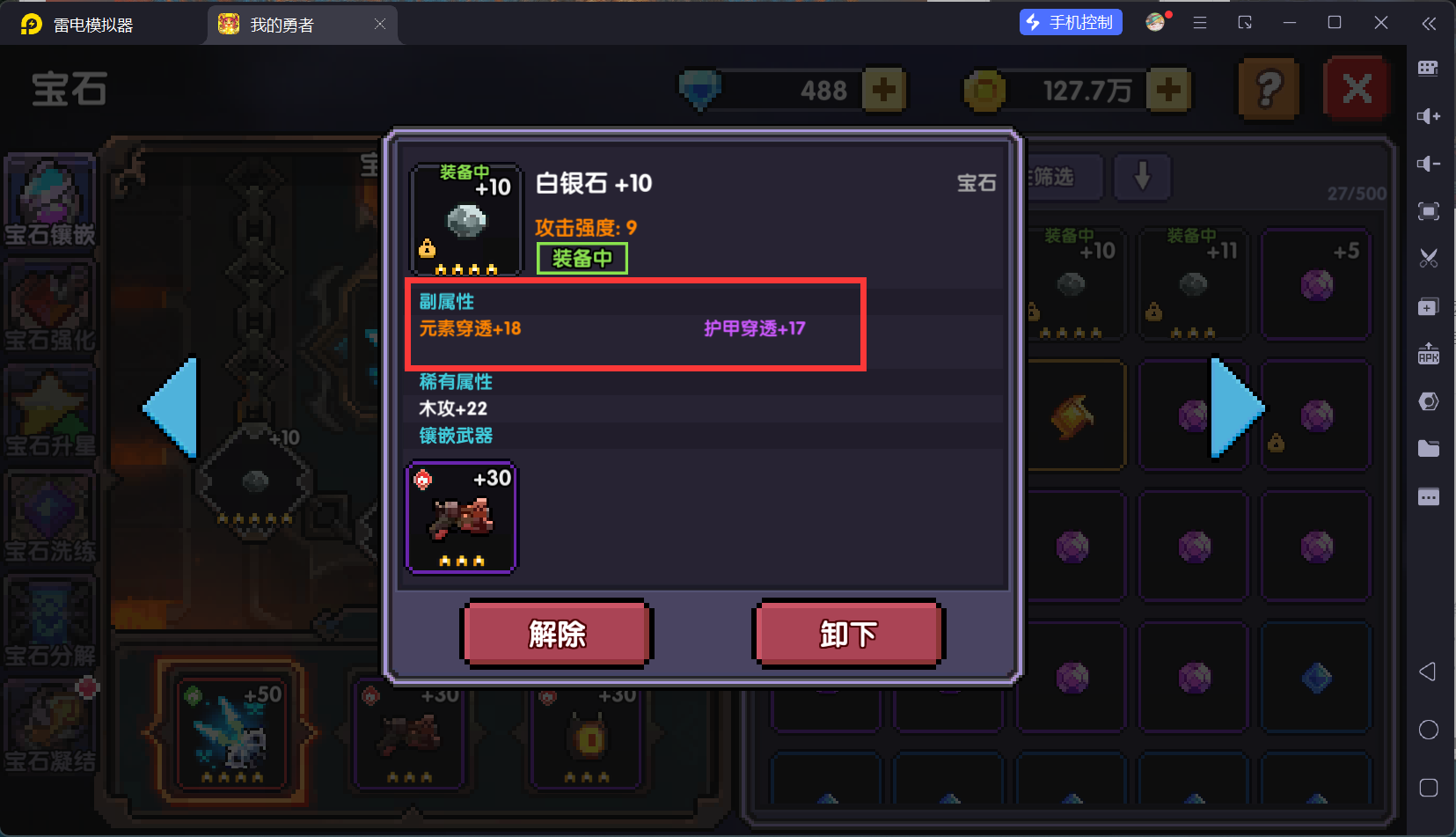The height and width of the screenshot is (837, 1456).
Task: Take a screenshot with the scissors icon
Action: pyautogui.click(x=1429, y=258)
